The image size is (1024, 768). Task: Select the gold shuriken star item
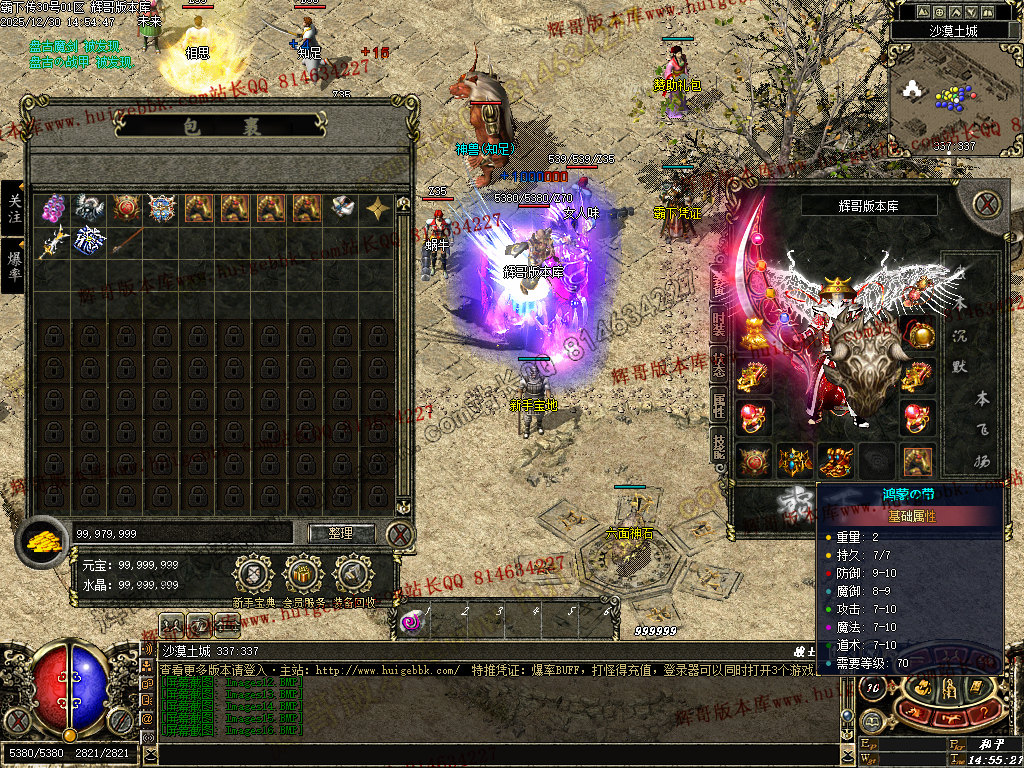click(x=378, y=208)
